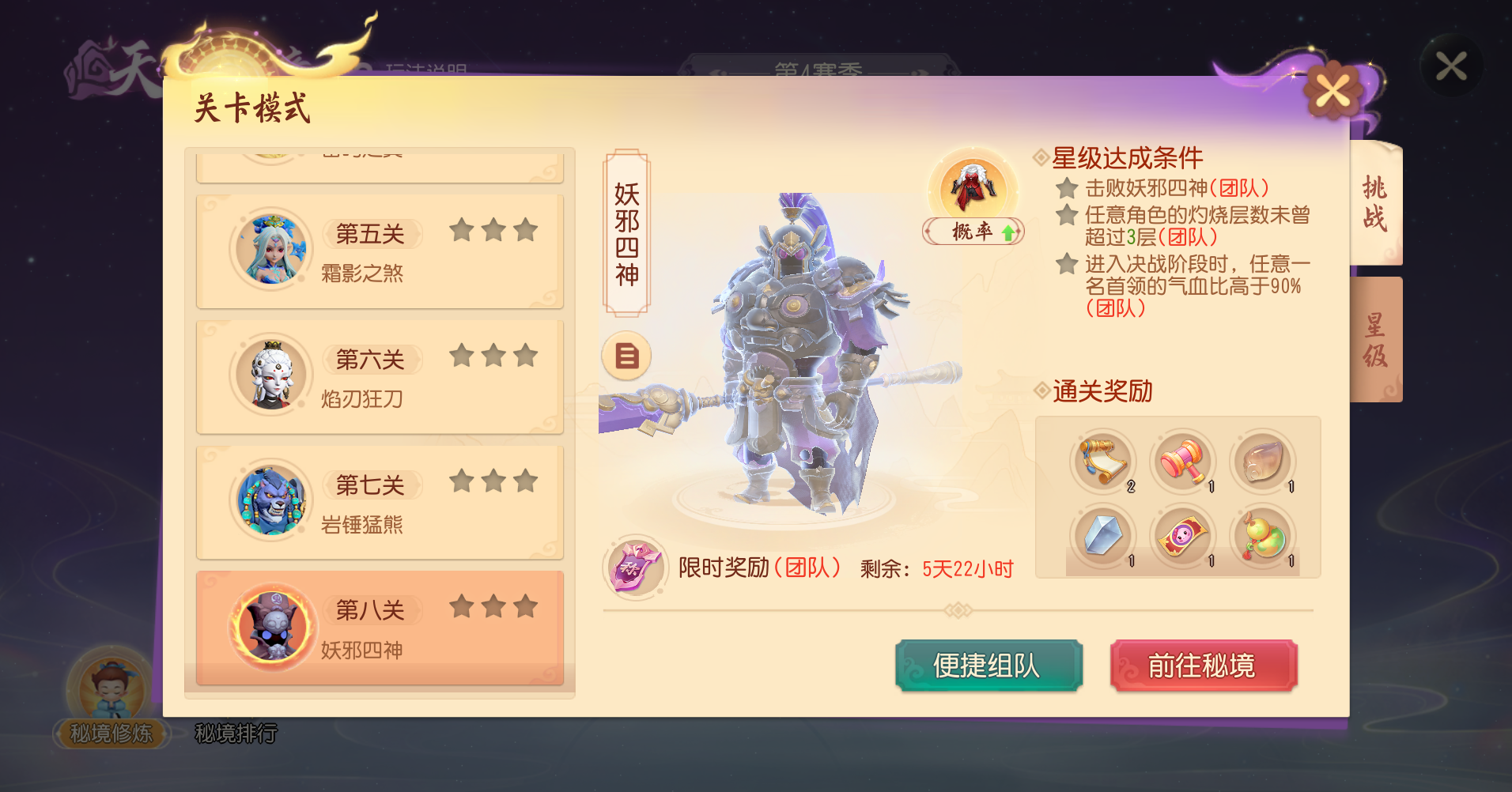
Task: Click the 焰刃狂刀 stage avatar
Action: click(270, 376)
